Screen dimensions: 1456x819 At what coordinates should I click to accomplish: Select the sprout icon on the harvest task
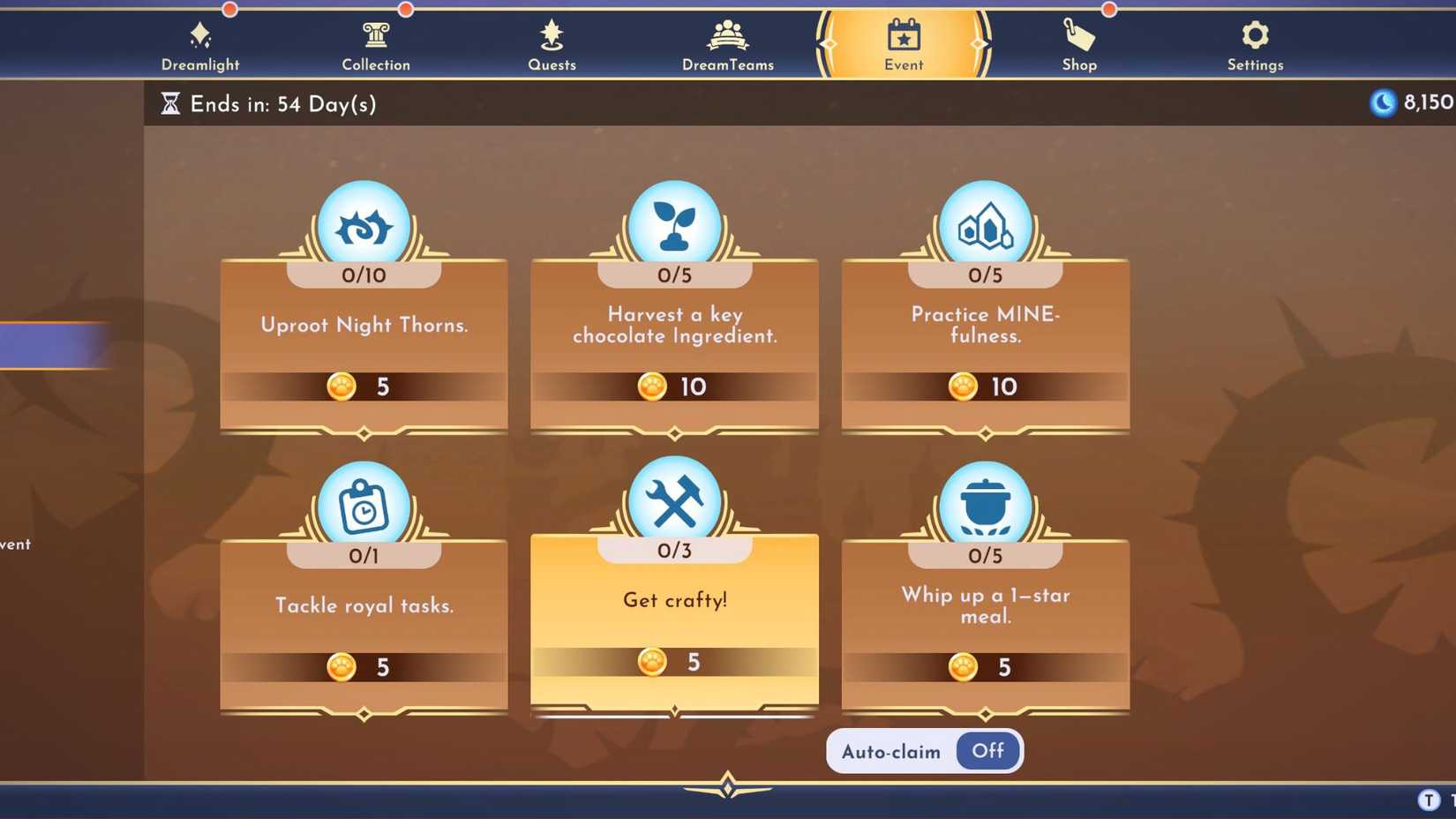(x=674, y=222)
